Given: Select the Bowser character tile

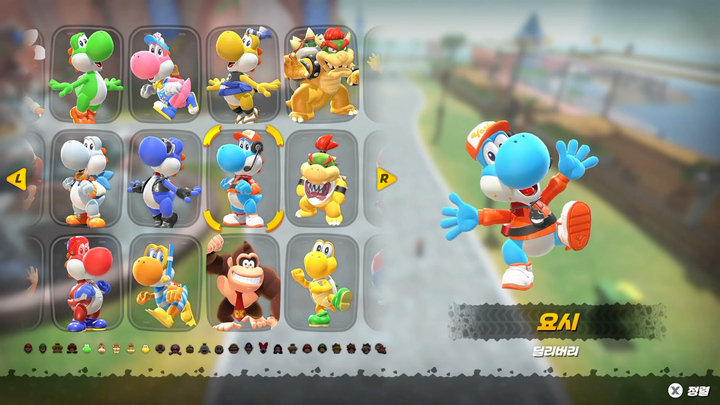Looking at the screenshot, I should (322, 73).
